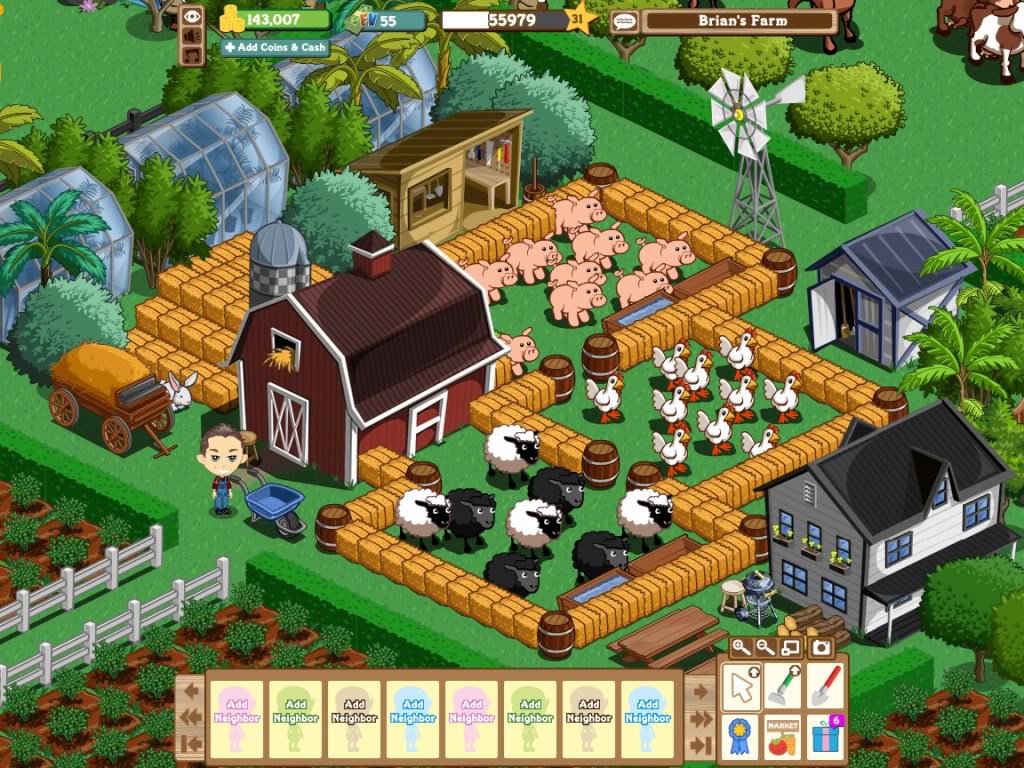Zoom in with the magnifier plus icon
The height and width of the screenshot is (768, 1024).
741,647
